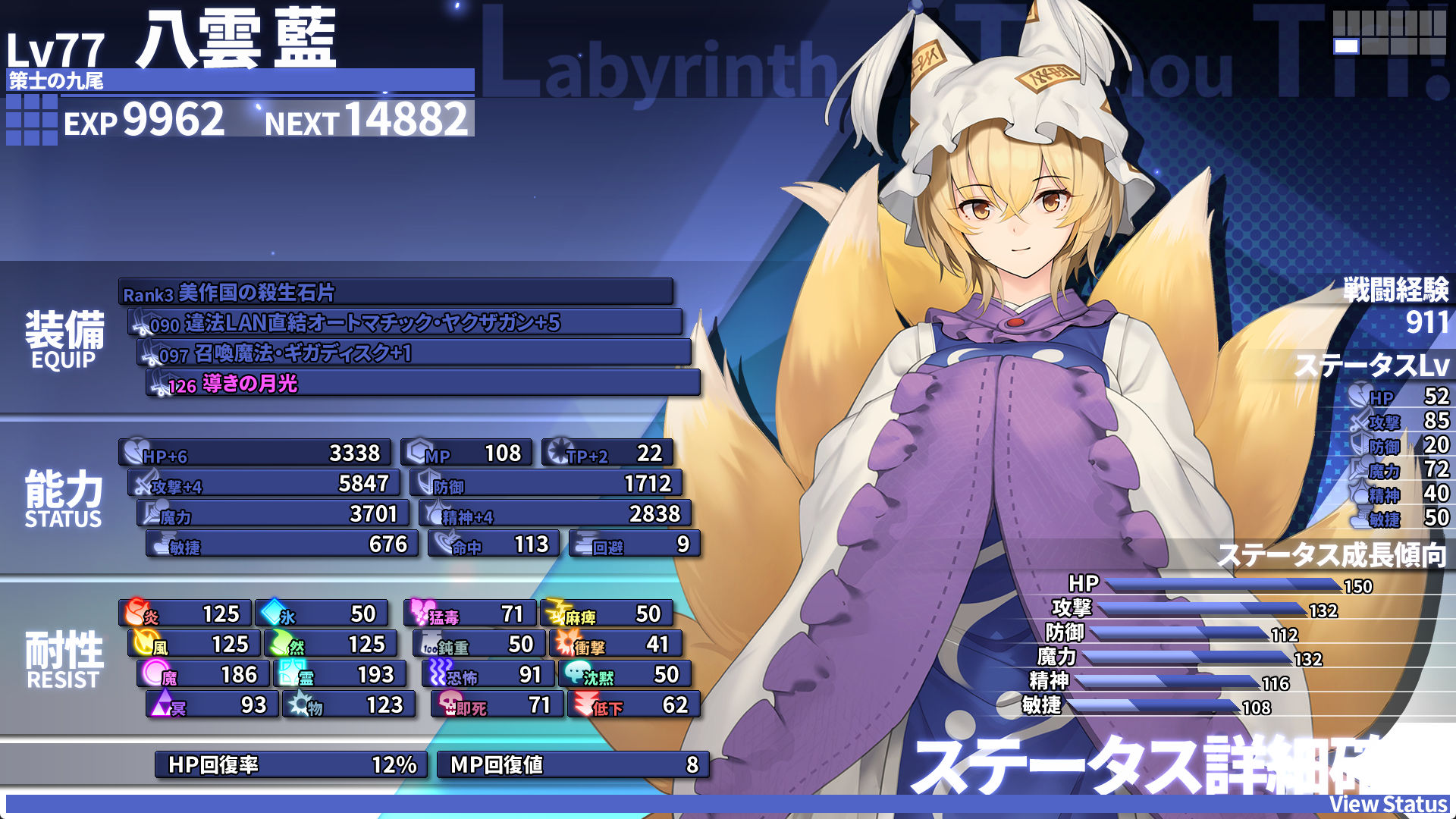Click the HP heart icon
This screenshot has height=819, width=1456.
[133, 453]
